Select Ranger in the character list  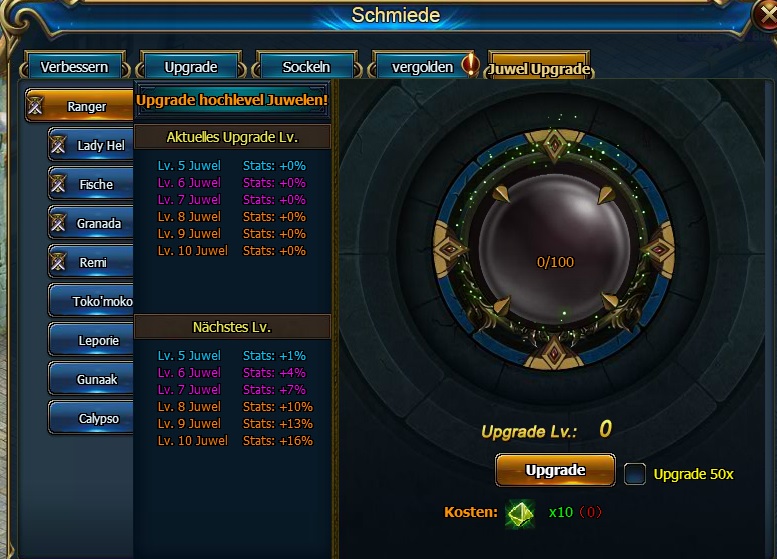pyautogui.click(x=81, y=106)
